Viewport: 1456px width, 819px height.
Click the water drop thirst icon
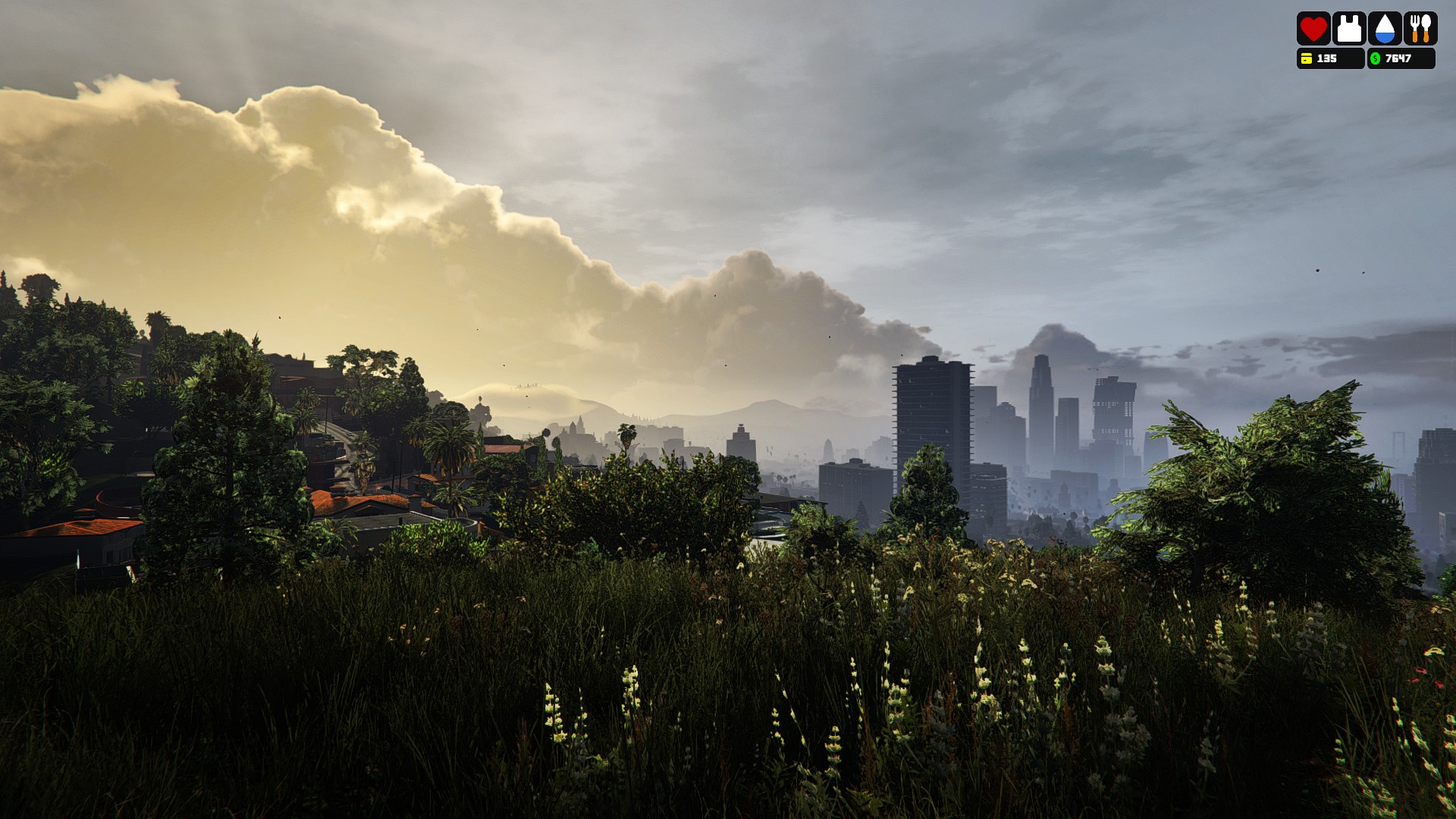tap(1384, 29)
